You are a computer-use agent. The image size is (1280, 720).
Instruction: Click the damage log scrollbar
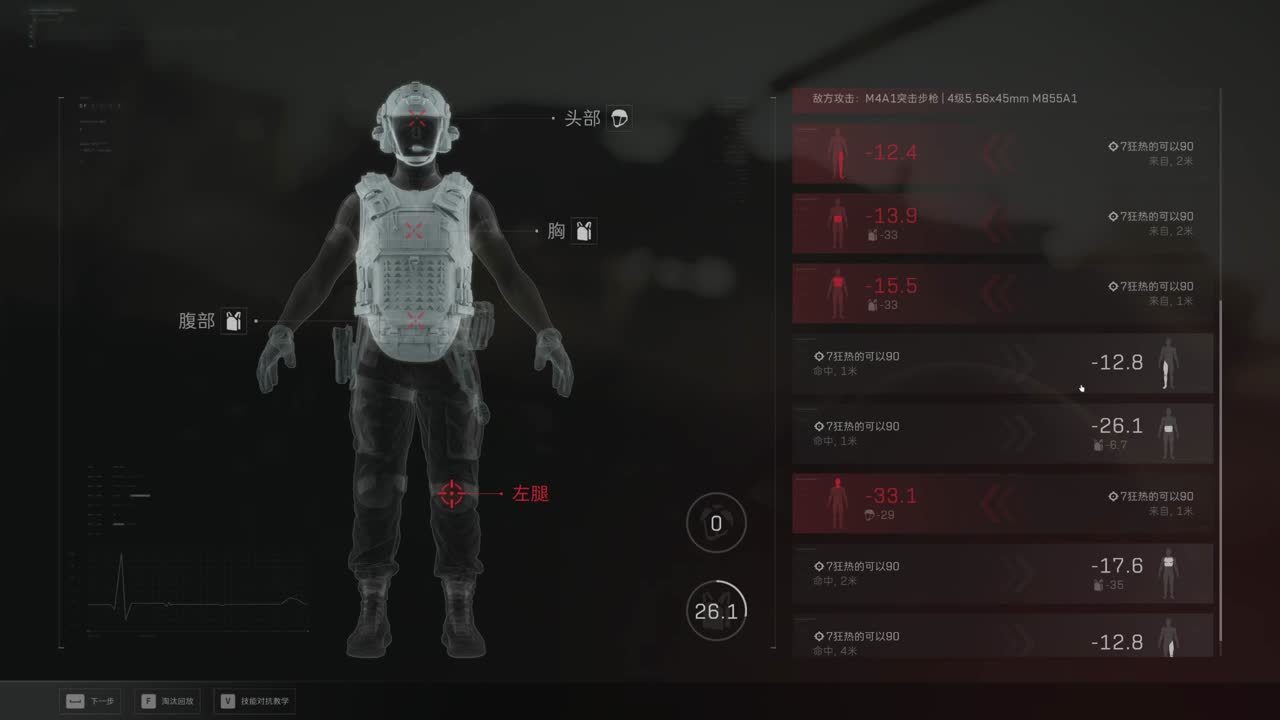1221,470
